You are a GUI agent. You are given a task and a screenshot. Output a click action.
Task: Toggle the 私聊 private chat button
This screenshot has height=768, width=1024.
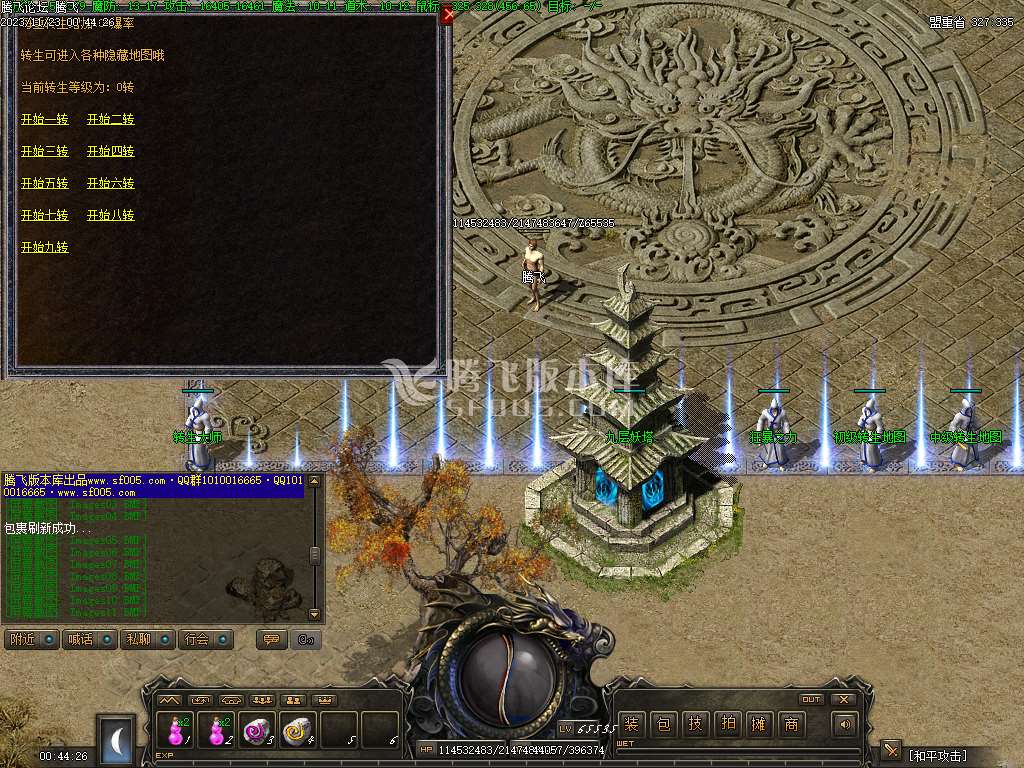tap(147, 639)
